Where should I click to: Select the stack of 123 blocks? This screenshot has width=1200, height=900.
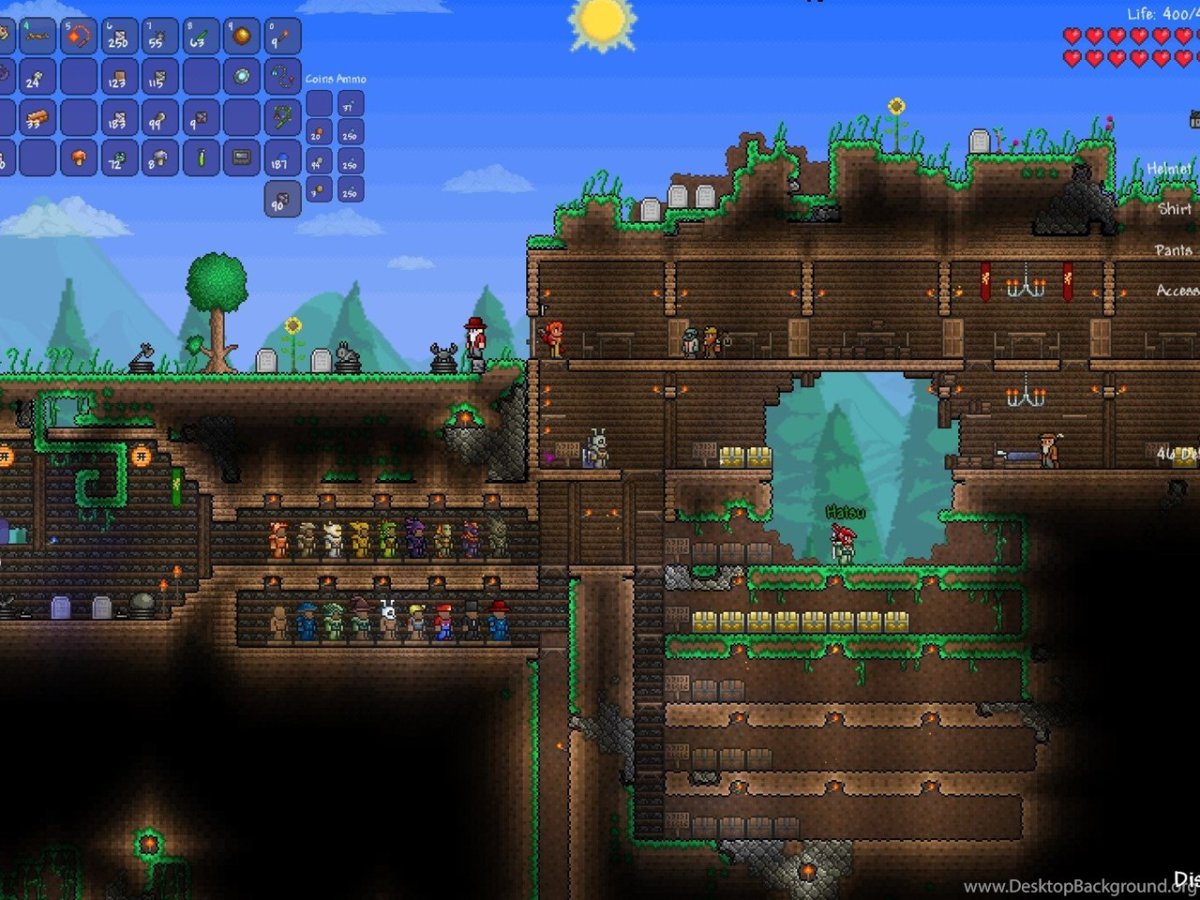pyautogui.click(x=120, y=76)
